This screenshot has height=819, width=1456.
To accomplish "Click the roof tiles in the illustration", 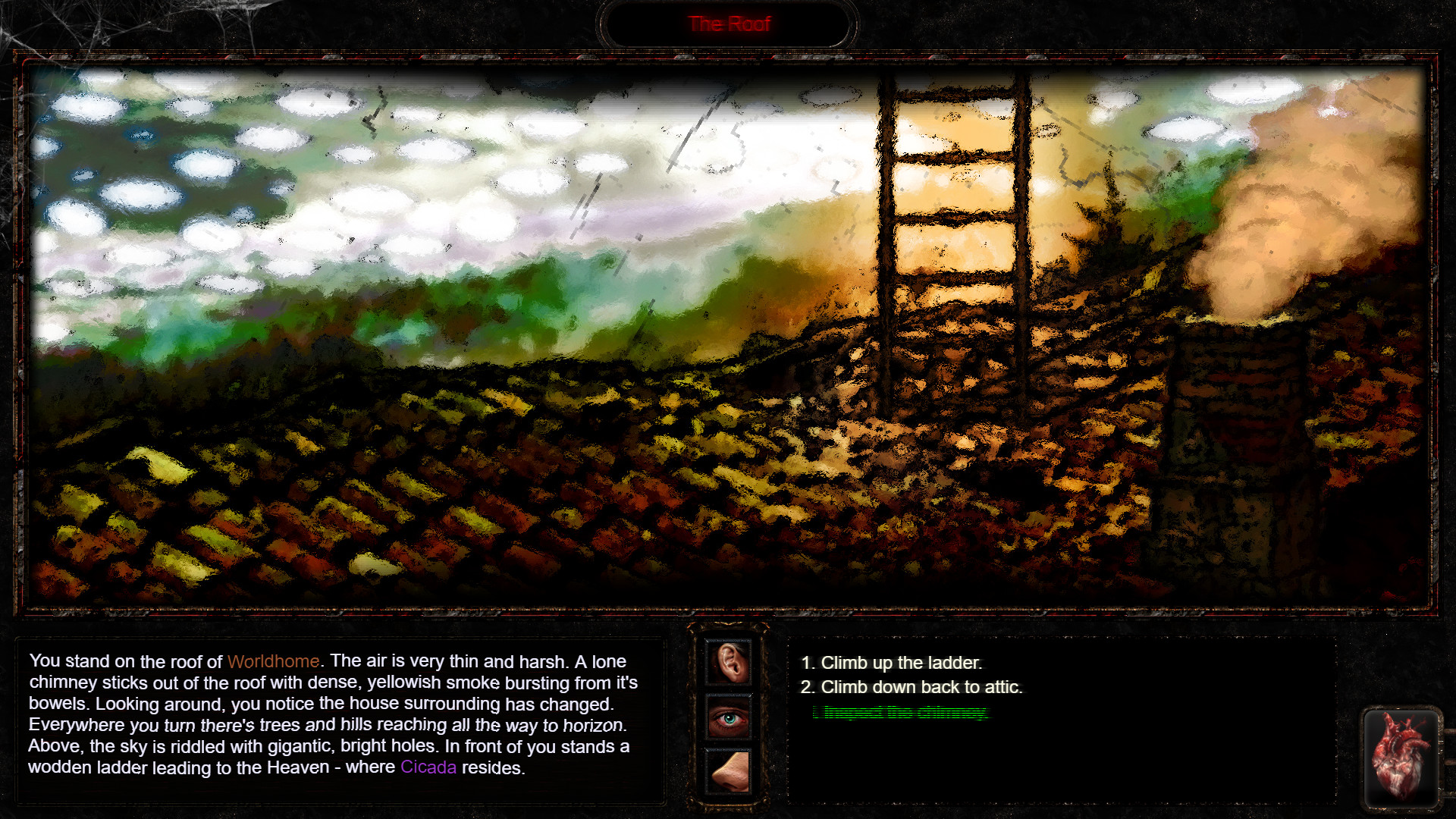I will pos(455,493).
